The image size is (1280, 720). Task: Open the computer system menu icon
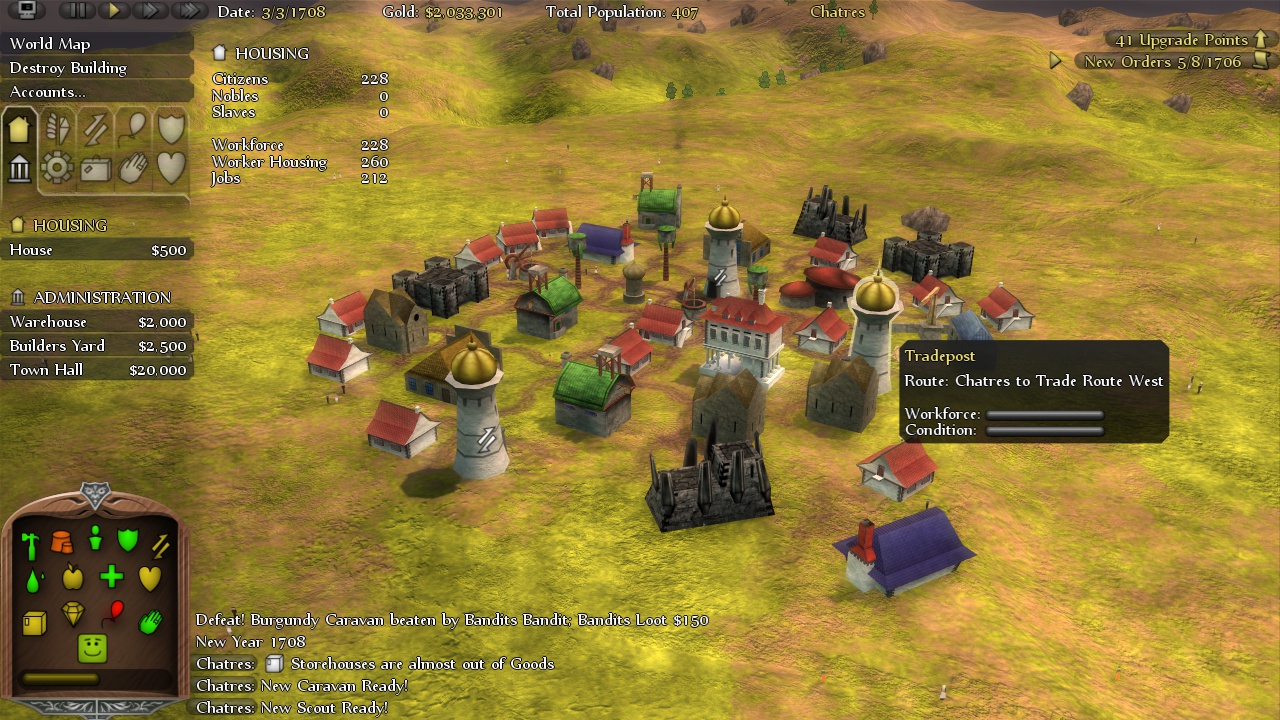click(27, 11)
